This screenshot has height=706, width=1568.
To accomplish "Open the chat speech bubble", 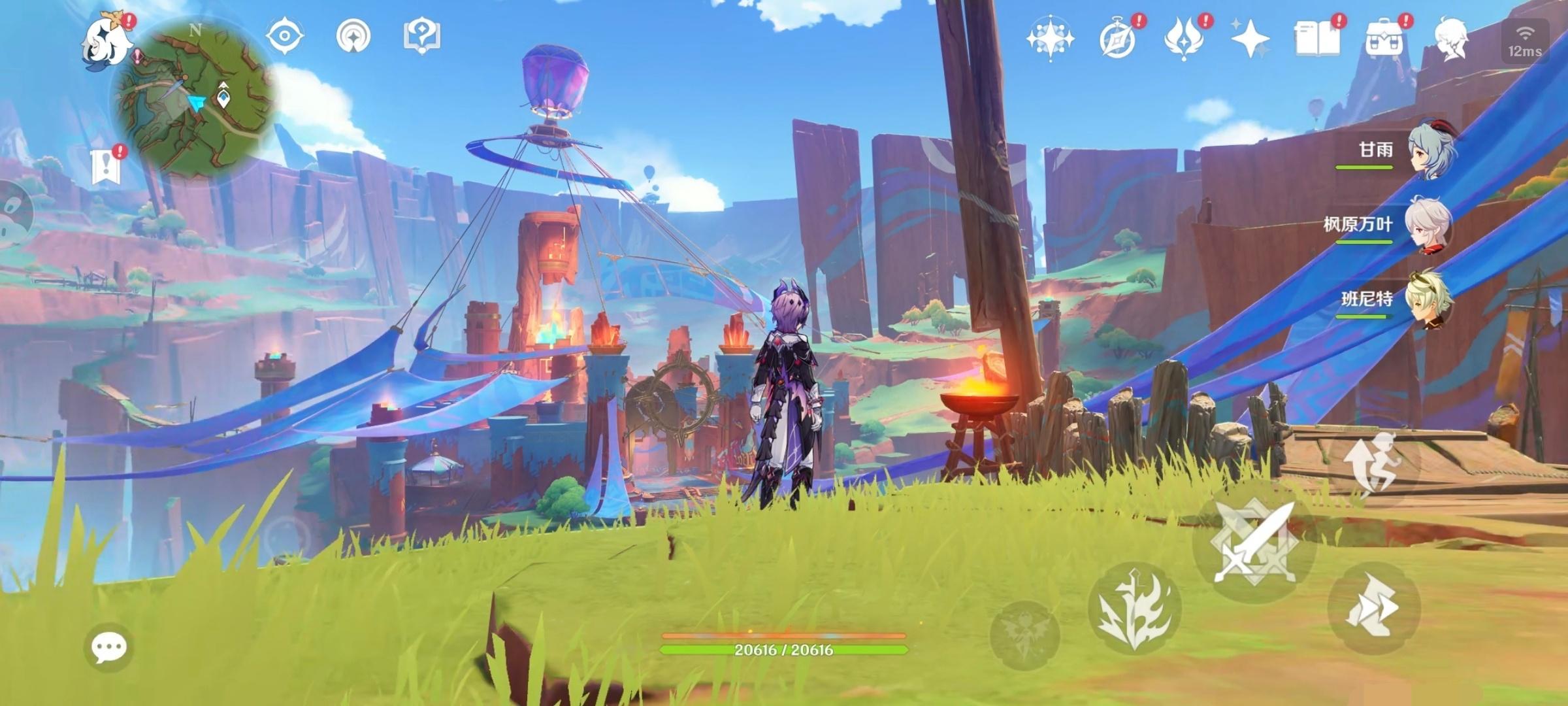I will point(108,647).
